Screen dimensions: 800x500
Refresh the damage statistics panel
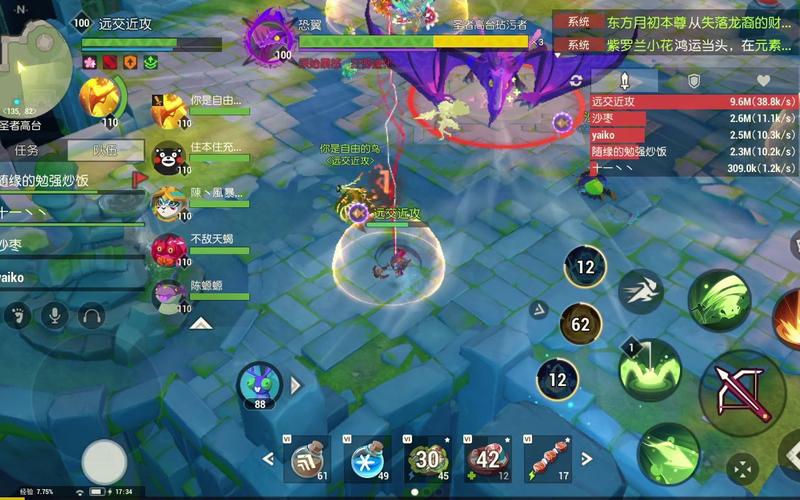576,81
